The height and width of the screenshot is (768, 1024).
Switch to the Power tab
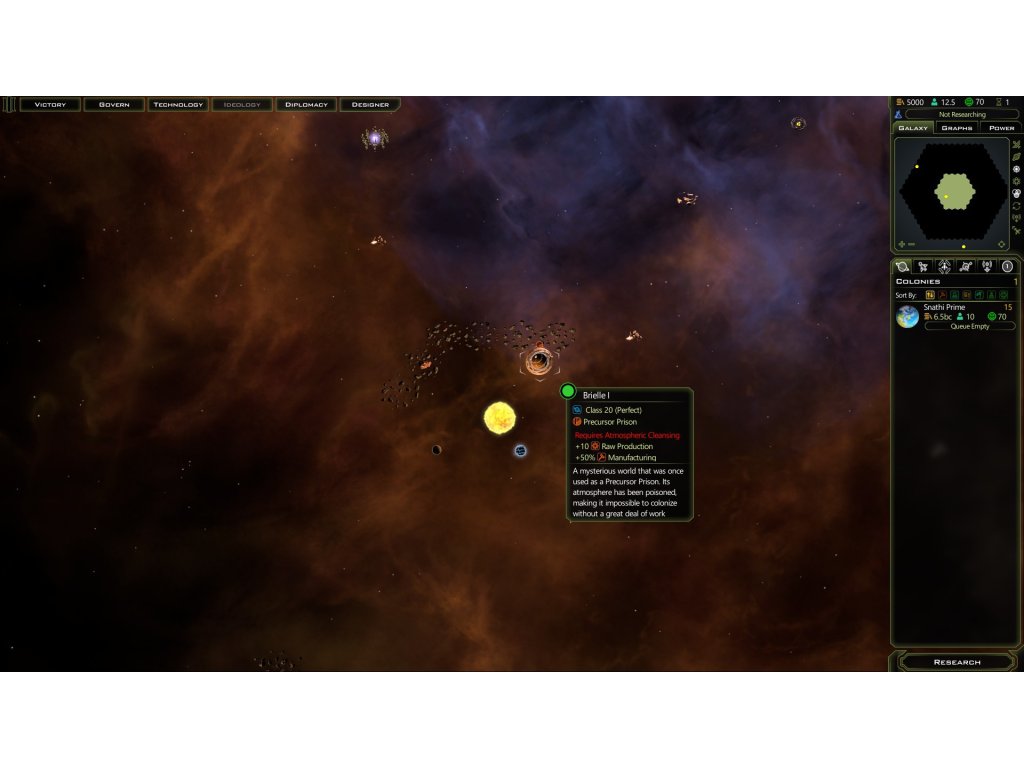(x=1001, y=128)
